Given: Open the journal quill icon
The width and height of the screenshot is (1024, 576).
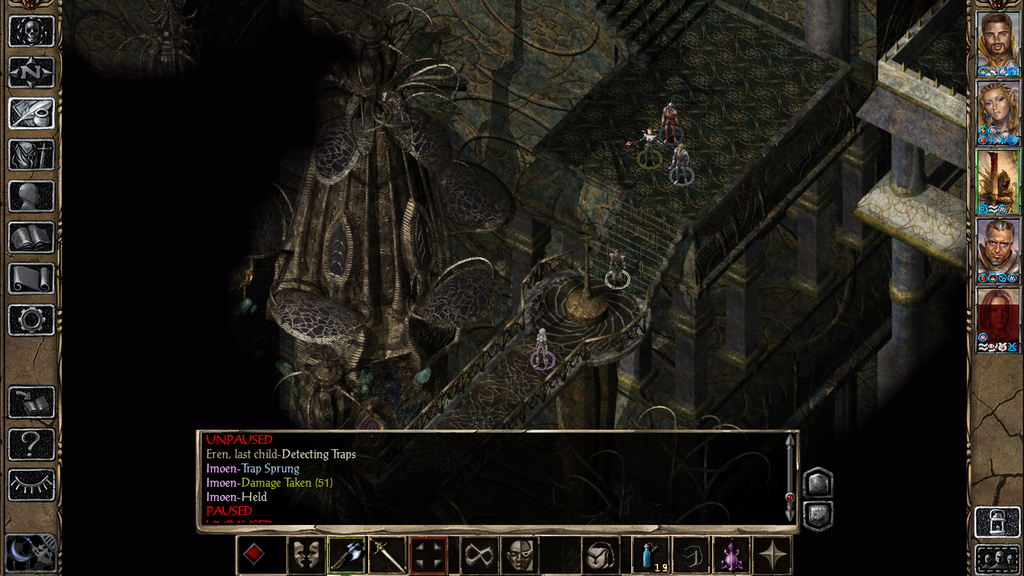Looking at the screenshot, I should [31, 113].
